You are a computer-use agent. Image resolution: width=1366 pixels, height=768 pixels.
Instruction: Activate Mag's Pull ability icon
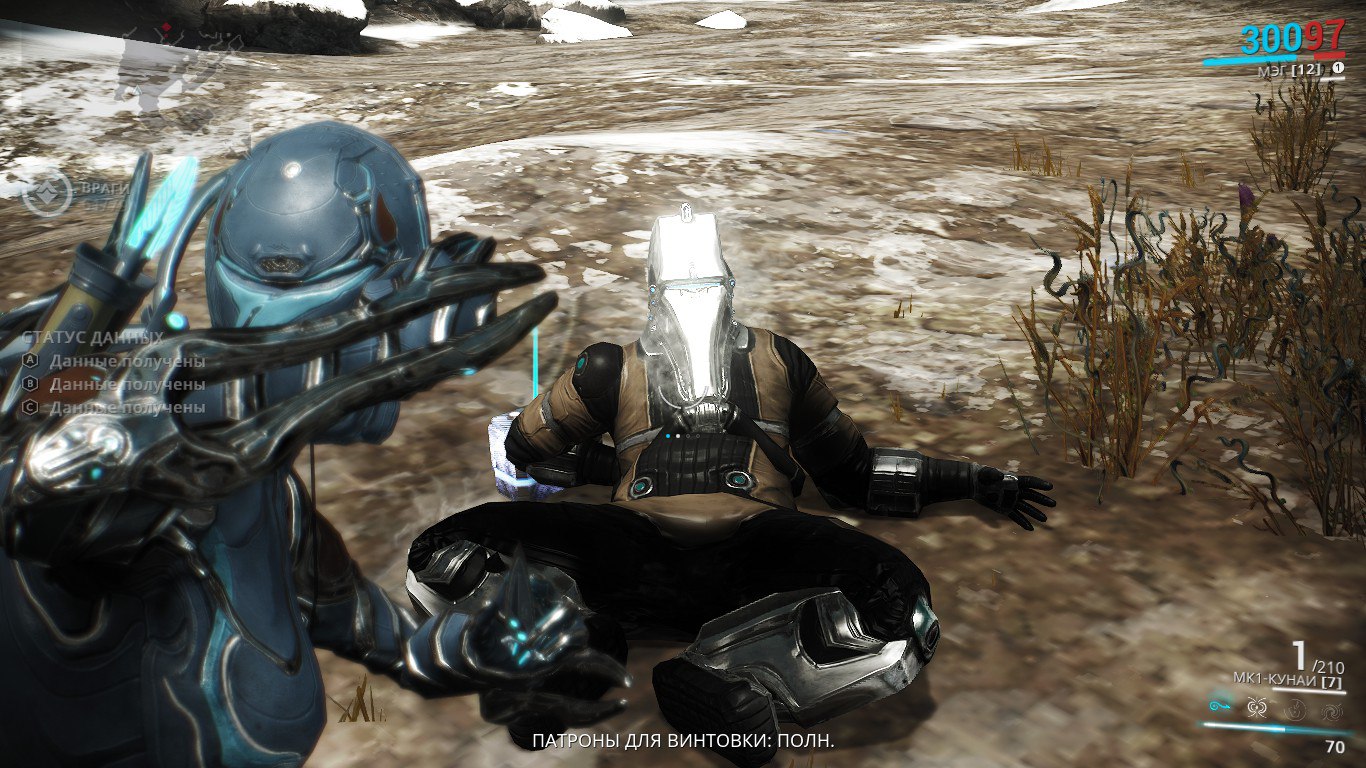(1221, 704)
